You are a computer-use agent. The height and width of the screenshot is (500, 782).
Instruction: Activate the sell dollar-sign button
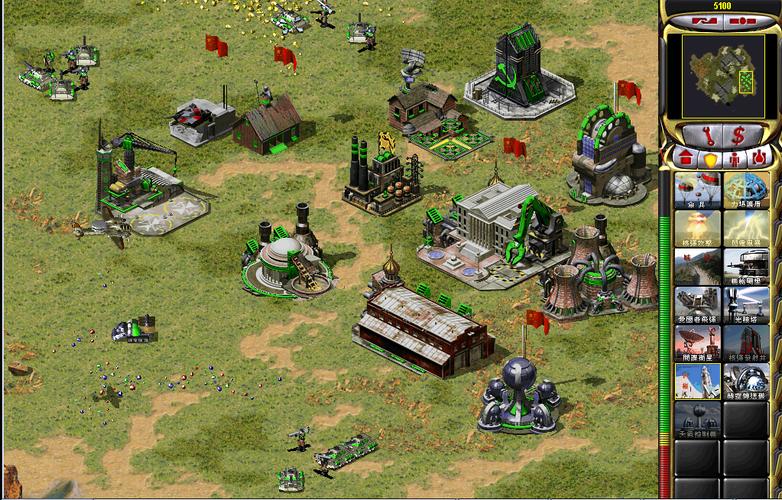(741, 135)
